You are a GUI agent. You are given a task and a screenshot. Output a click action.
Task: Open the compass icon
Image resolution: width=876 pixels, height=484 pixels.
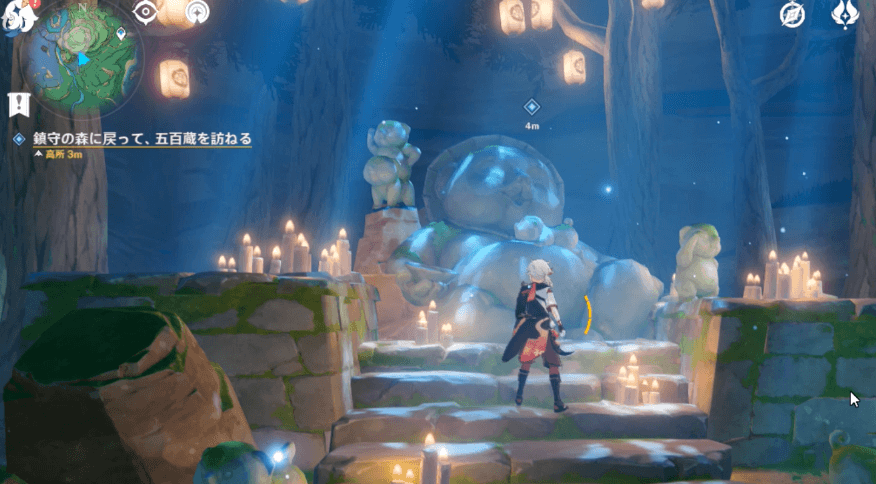(794, 14)
